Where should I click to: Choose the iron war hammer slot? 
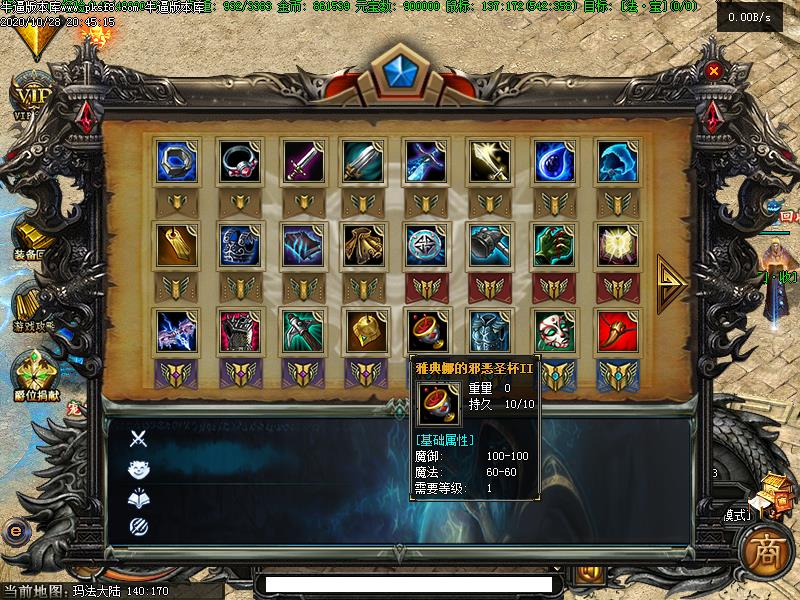point(490,245)
